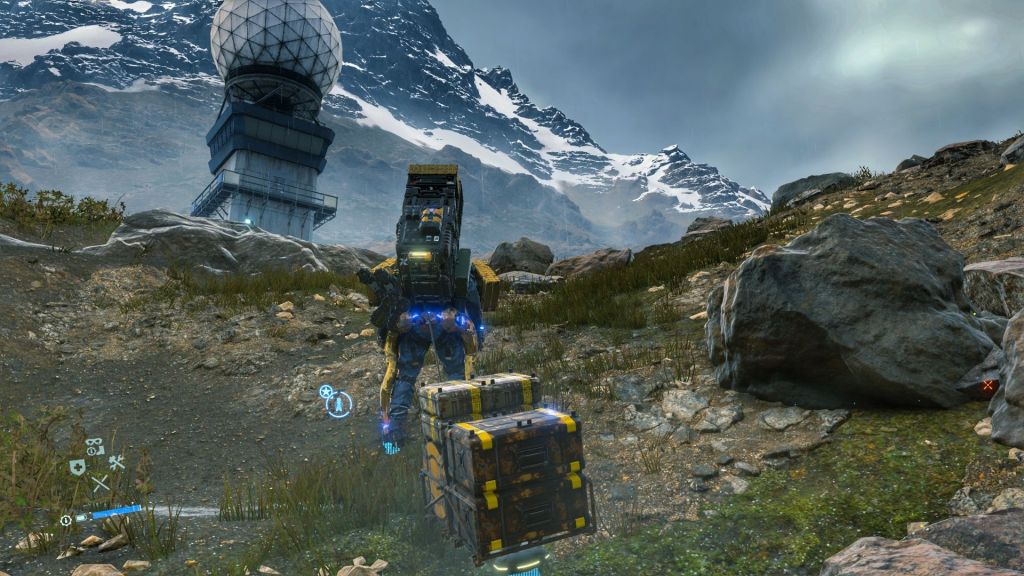Click the circular figure marker beside the character
Viewport: 1024px width, 576px height.
point(340,404)
